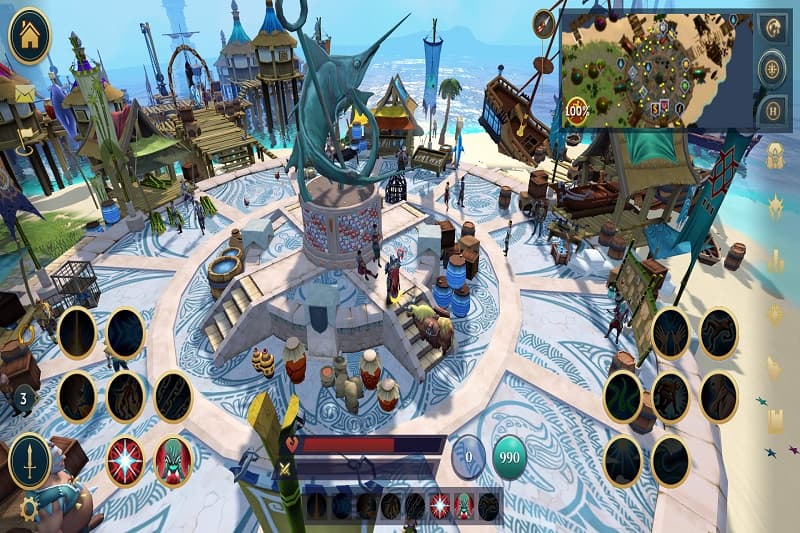Tap the sword combat button

(29, 462)
